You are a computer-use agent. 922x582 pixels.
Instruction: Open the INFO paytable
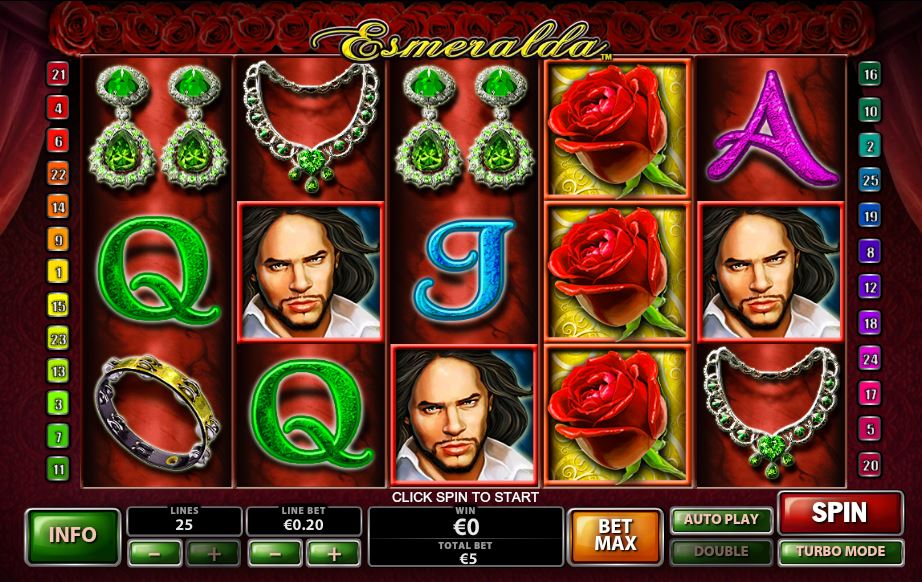(x=71, y=535)
